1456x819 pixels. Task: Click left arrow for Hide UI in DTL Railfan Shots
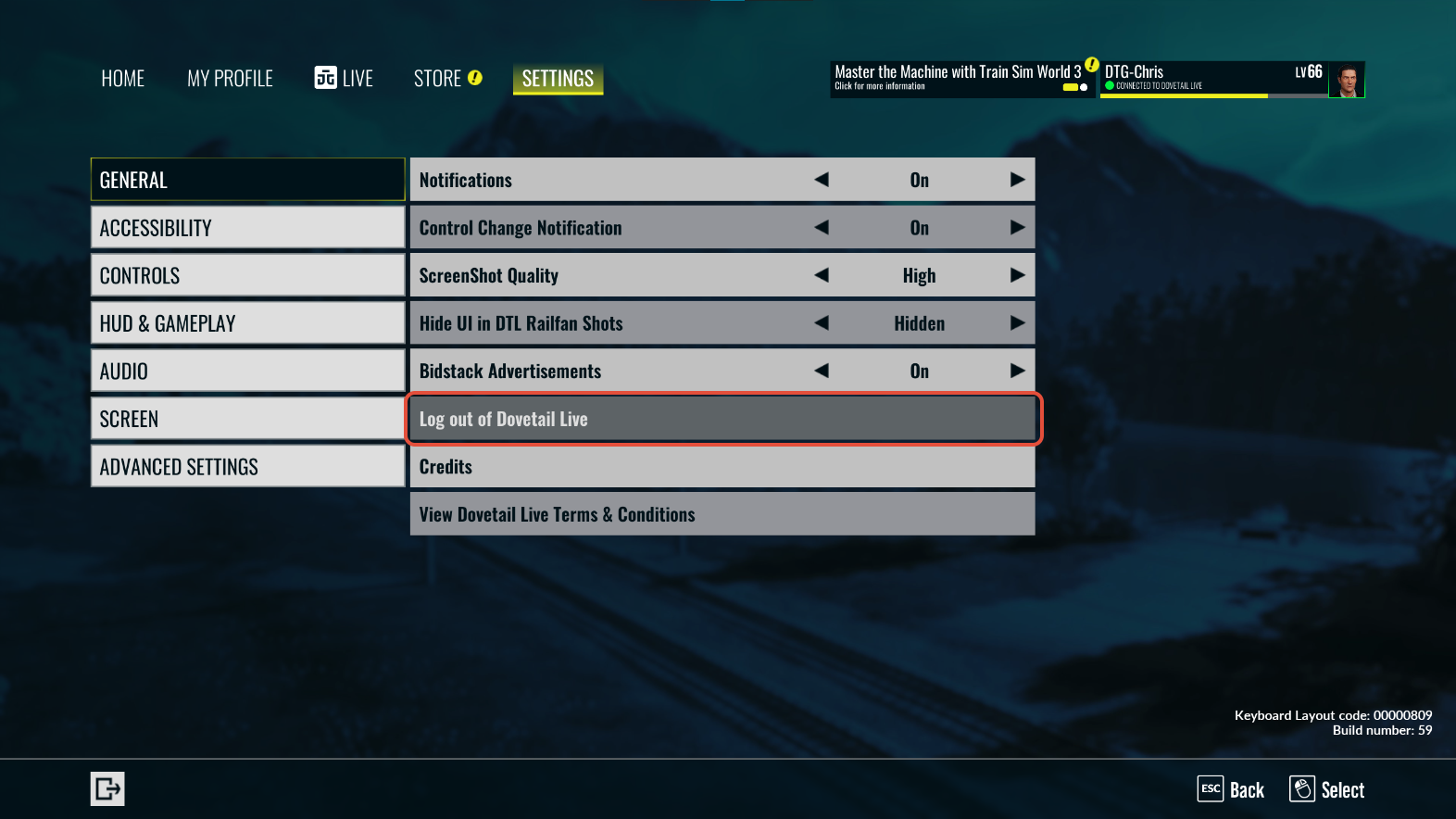click(822, 323)
